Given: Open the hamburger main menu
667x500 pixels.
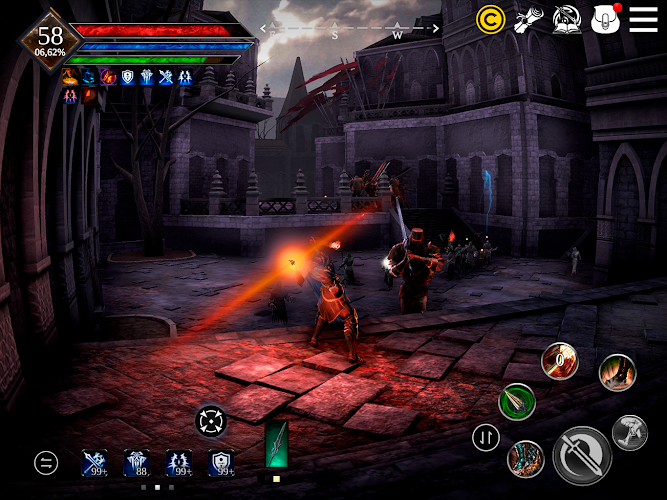Looking at the screenshot, I should 643,19.
